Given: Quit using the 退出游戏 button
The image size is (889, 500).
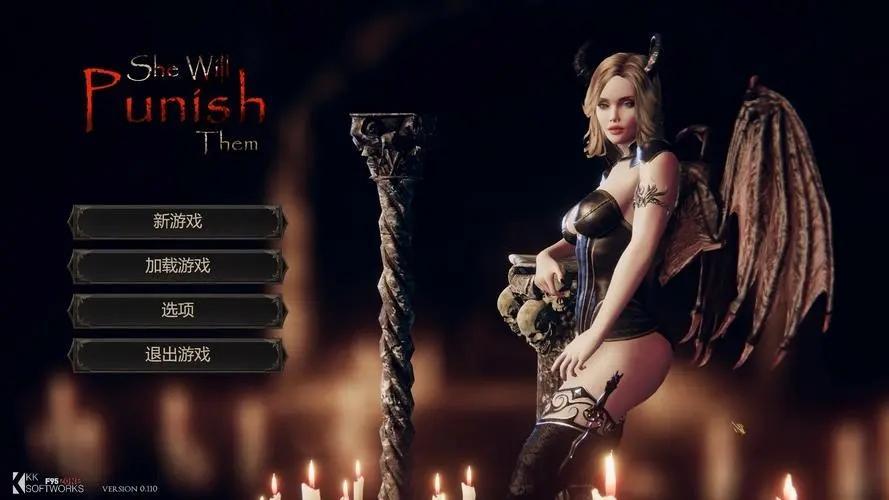Looking at the screenshot, I should tap(177, 354).
